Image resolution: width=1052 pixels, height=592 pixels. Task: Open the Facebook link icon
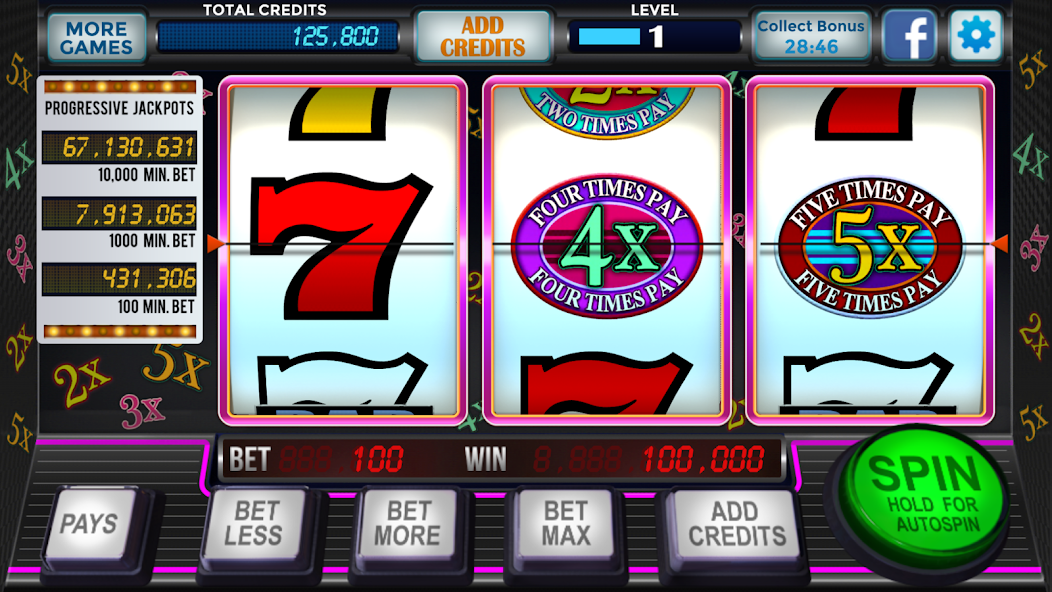pos(908,37)
